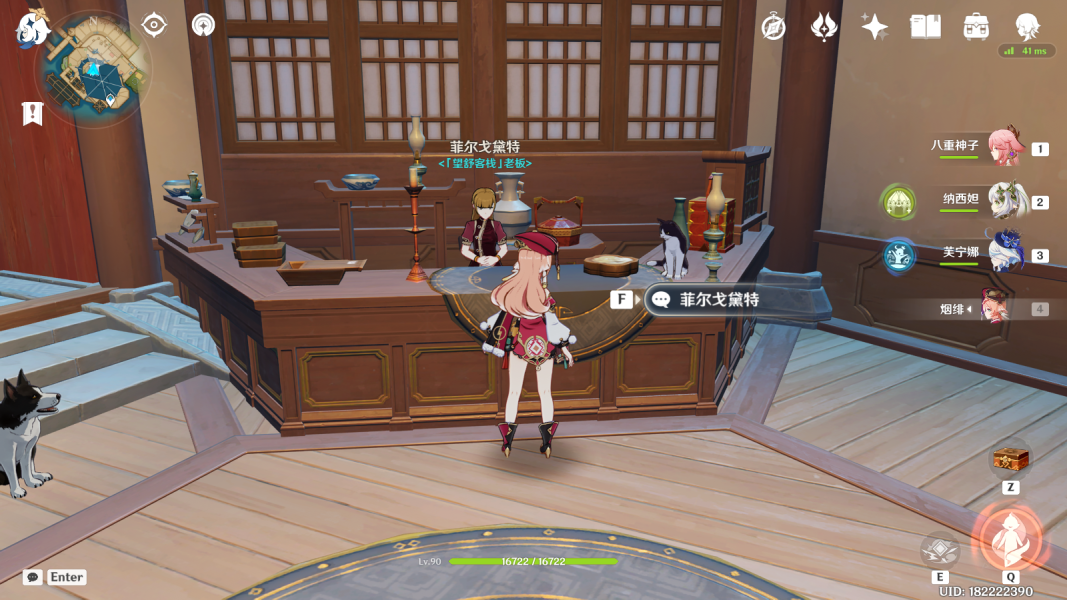Activate the elemental sight eye icon
The height and width of the screenshot is (600, 1067).
(x=154, y=25)
